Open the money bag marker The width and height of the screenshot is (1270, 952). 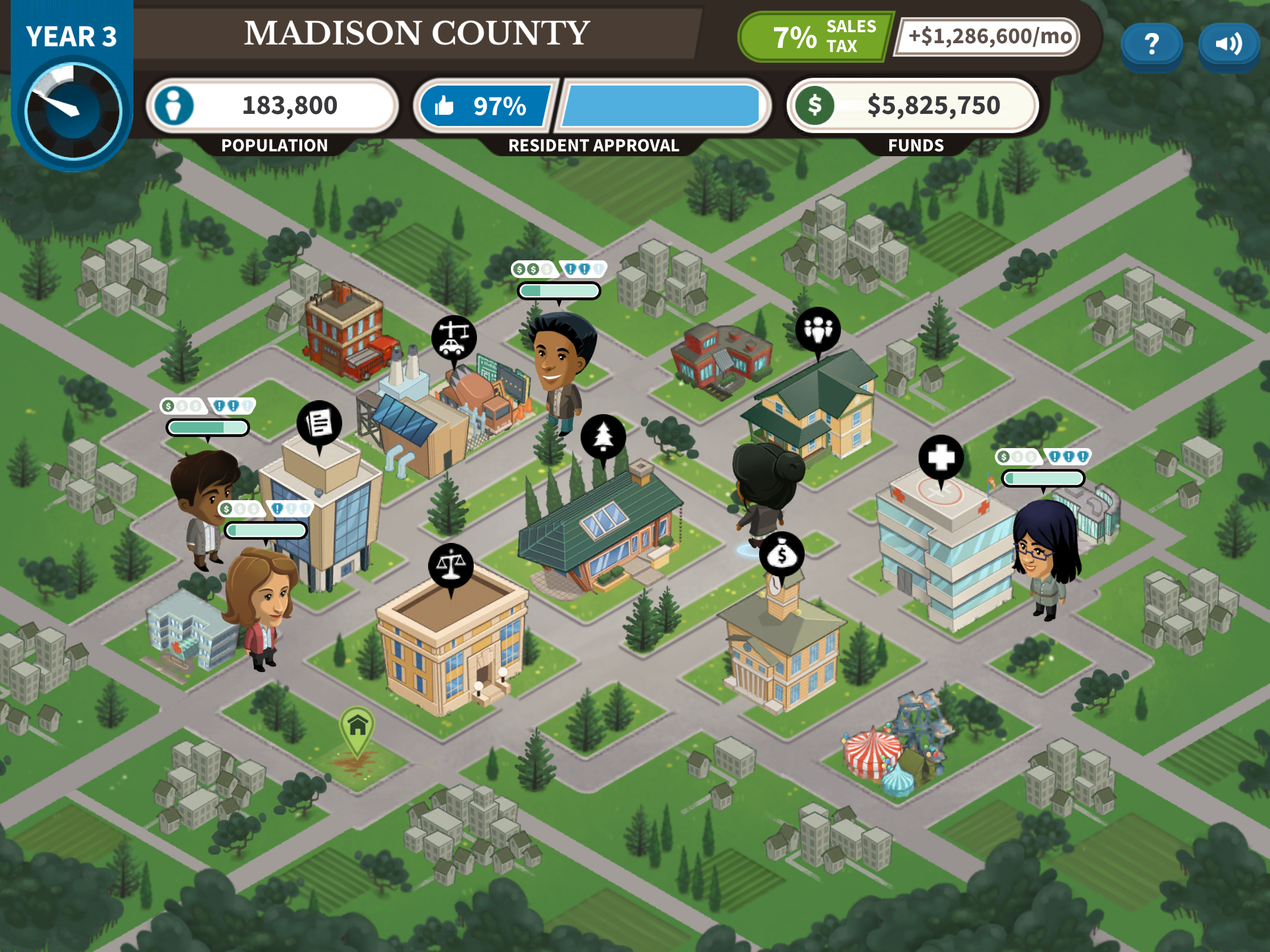(781, 555)
